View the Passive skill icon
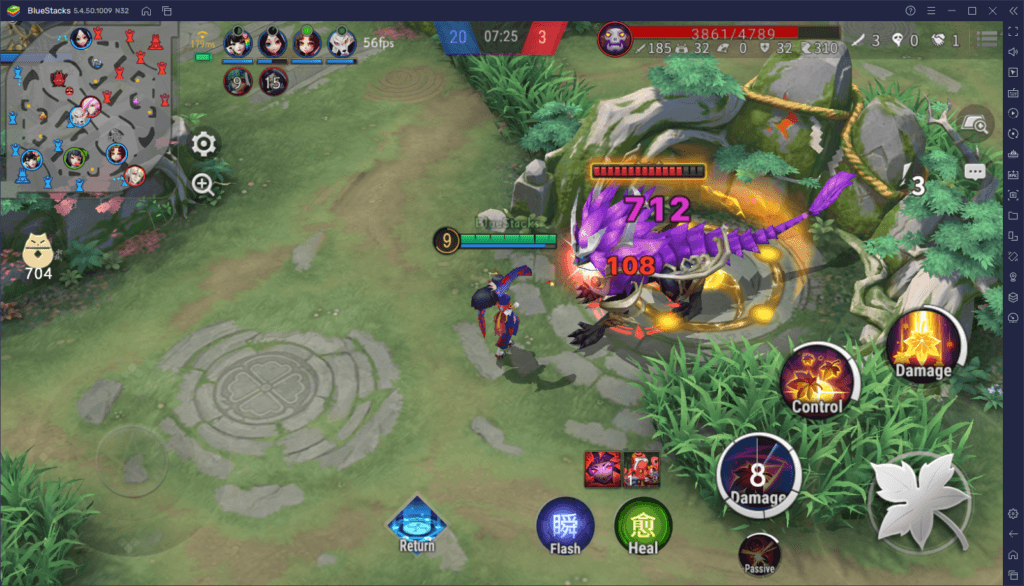 [759, 553]
